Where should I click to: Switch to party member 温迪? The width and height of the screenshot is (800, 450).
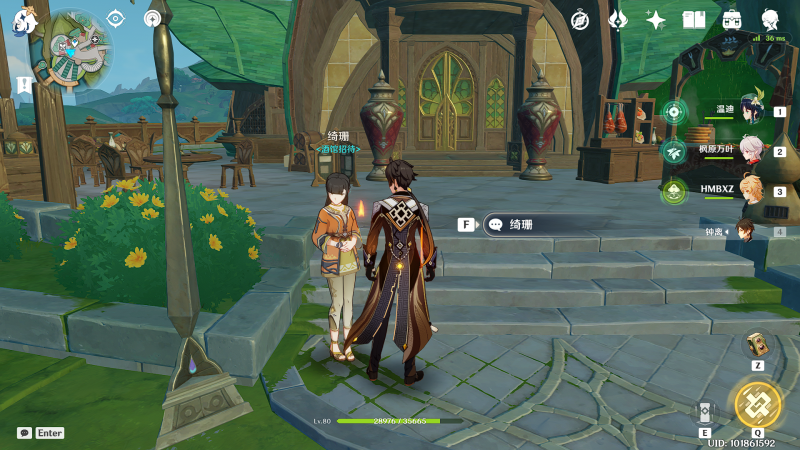click(751, 110)
